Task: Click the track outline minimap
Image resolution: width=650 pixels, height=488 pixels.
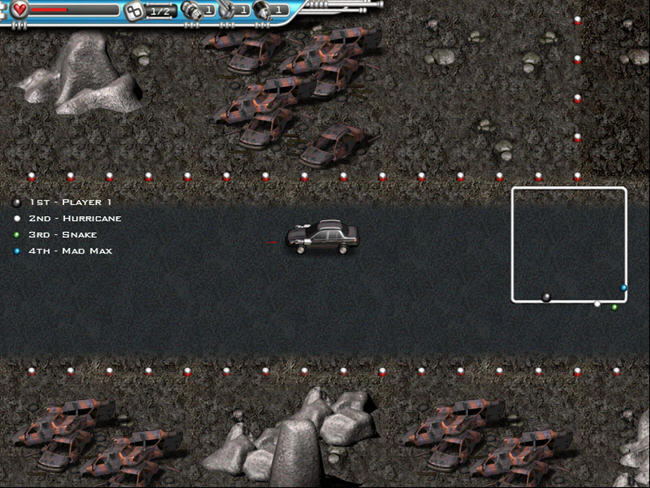Action: 569,244
